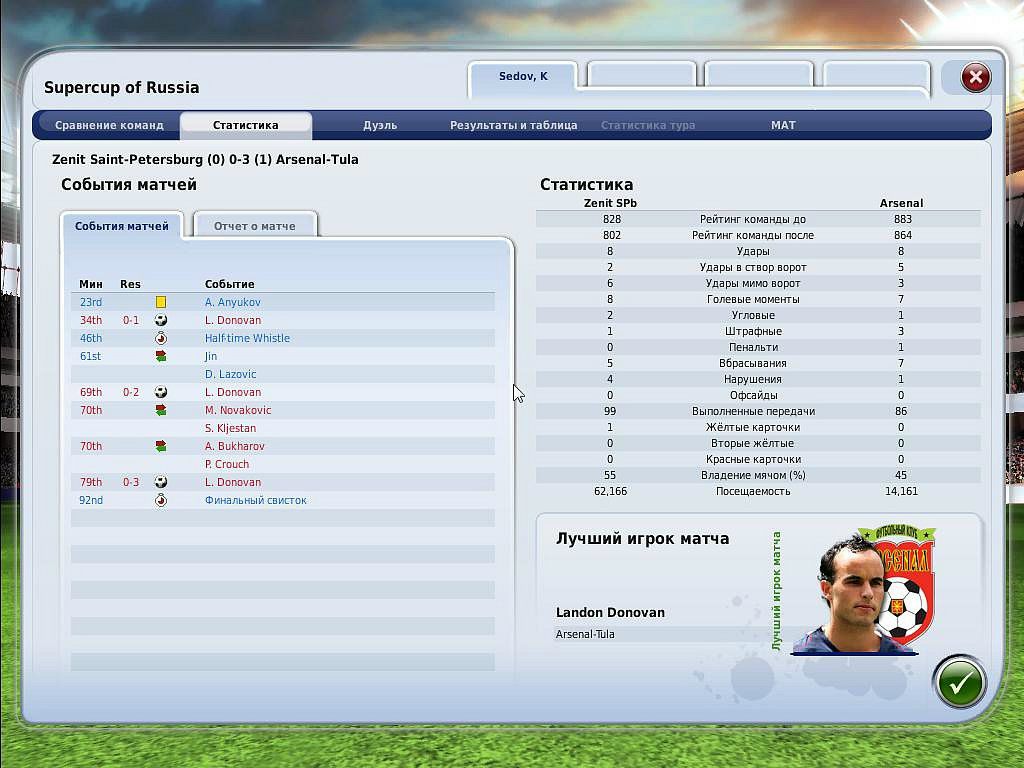Switch to the Статистика tab
The width and height of the screenshot is (1024, 768).
[245, 125]
